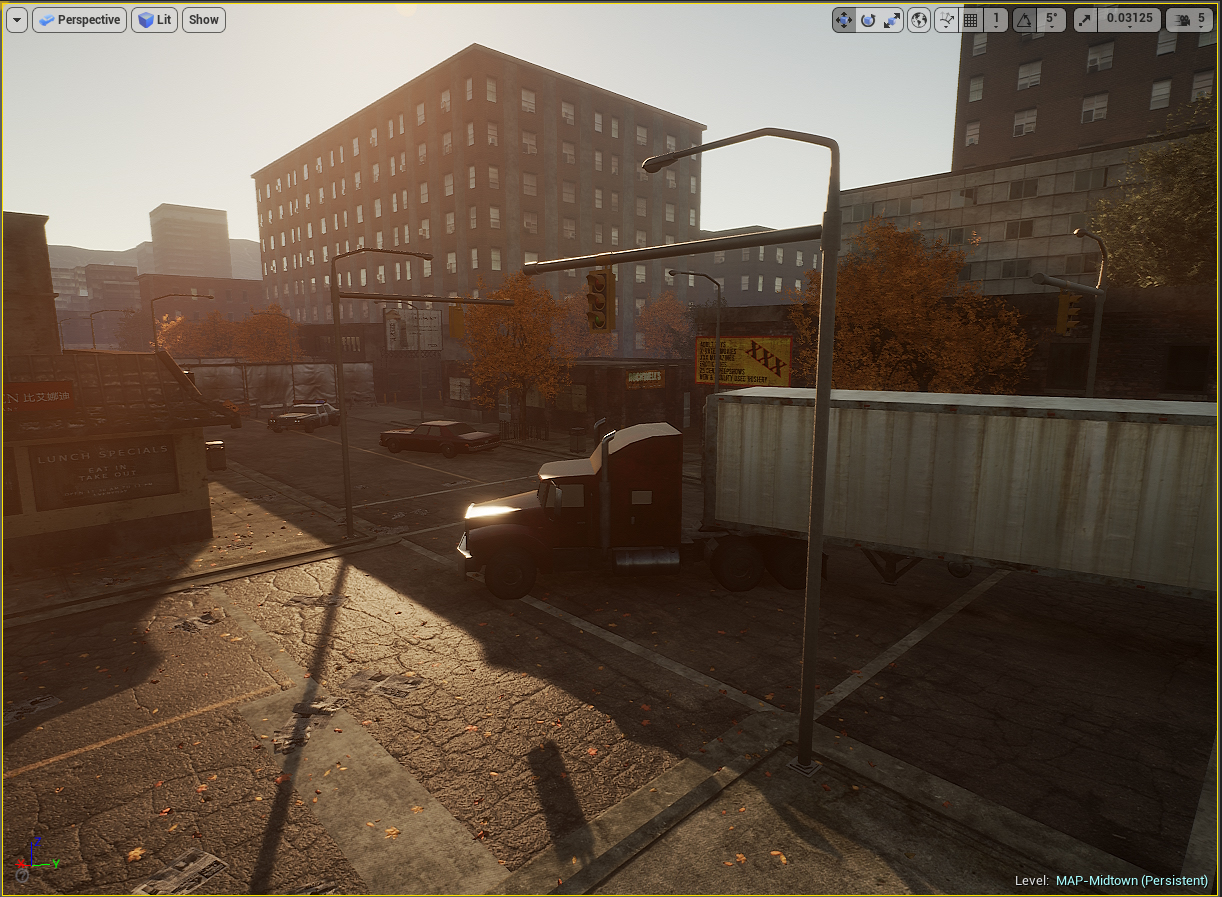1222x897 pixels.
Task: Select the translate (move) gizmo tool
Action: [844, 20]
